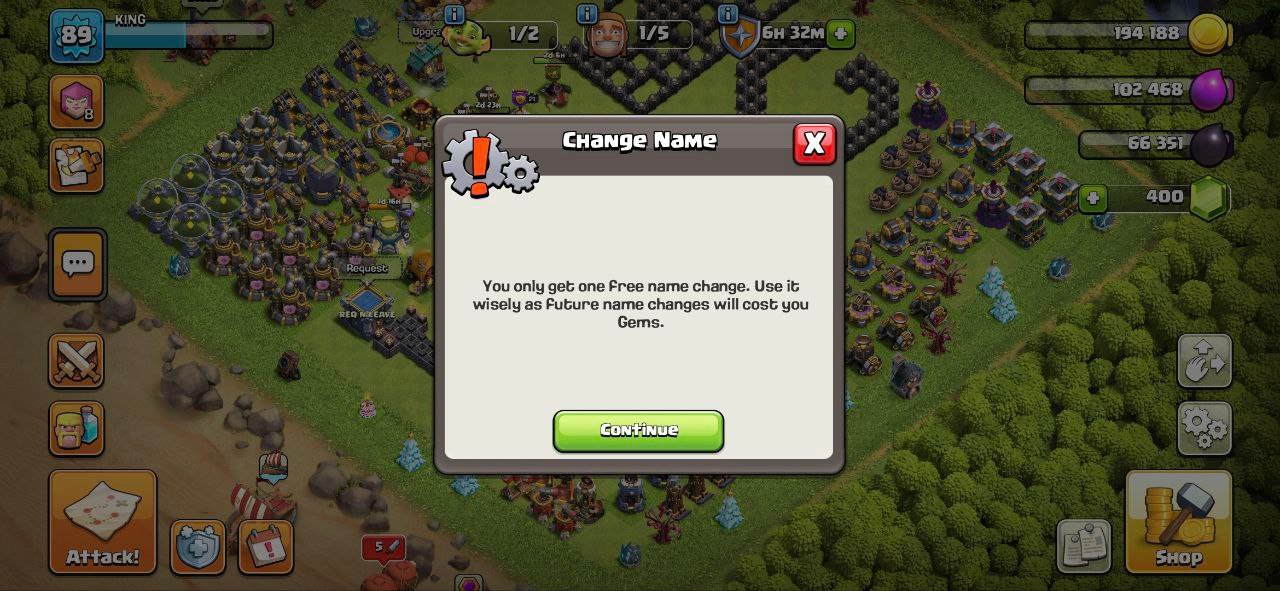This screenshot has height=591, width=1280.
Task: Open the golden puzzle pieces icon
Action: [x=76, y=165]
